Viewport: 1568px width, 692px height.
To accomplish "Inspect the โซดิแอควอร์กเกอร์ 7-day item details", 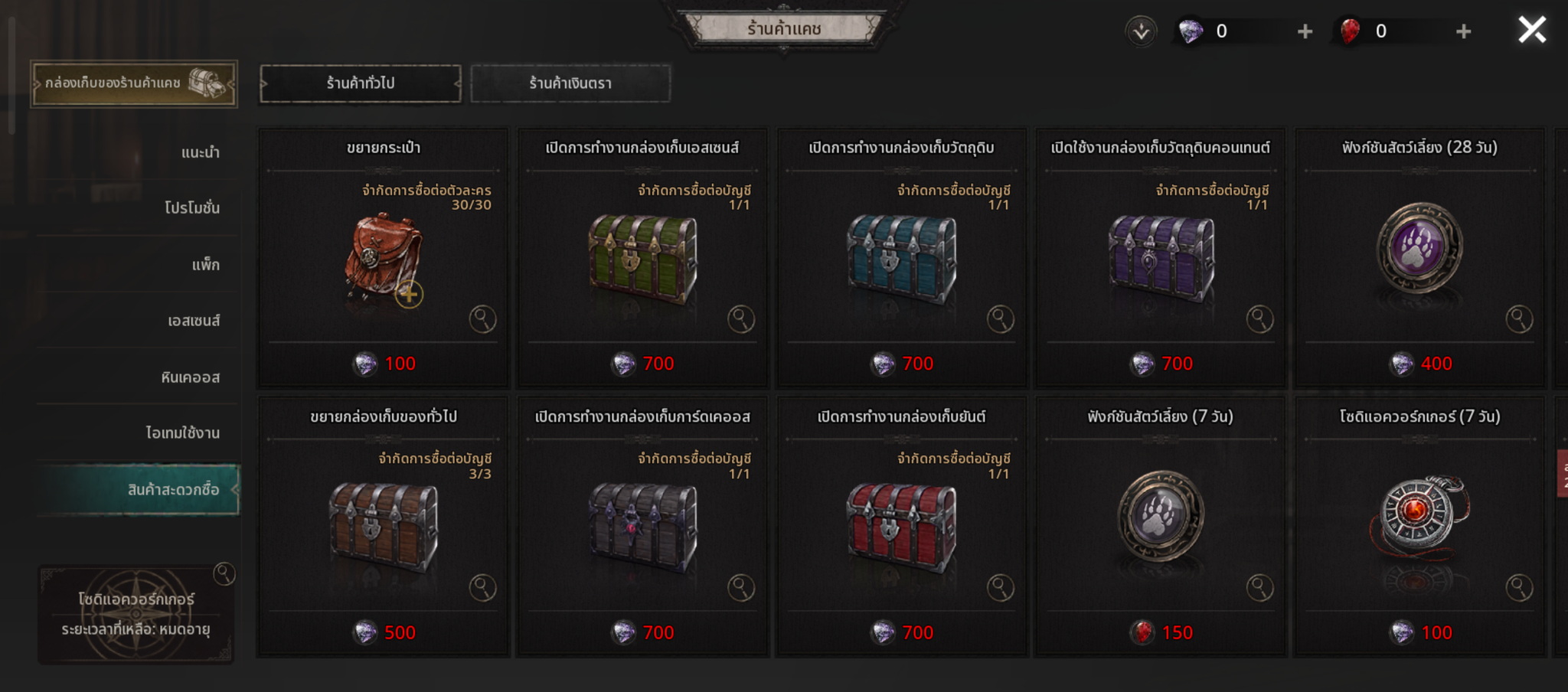I will click(1519, 588).
